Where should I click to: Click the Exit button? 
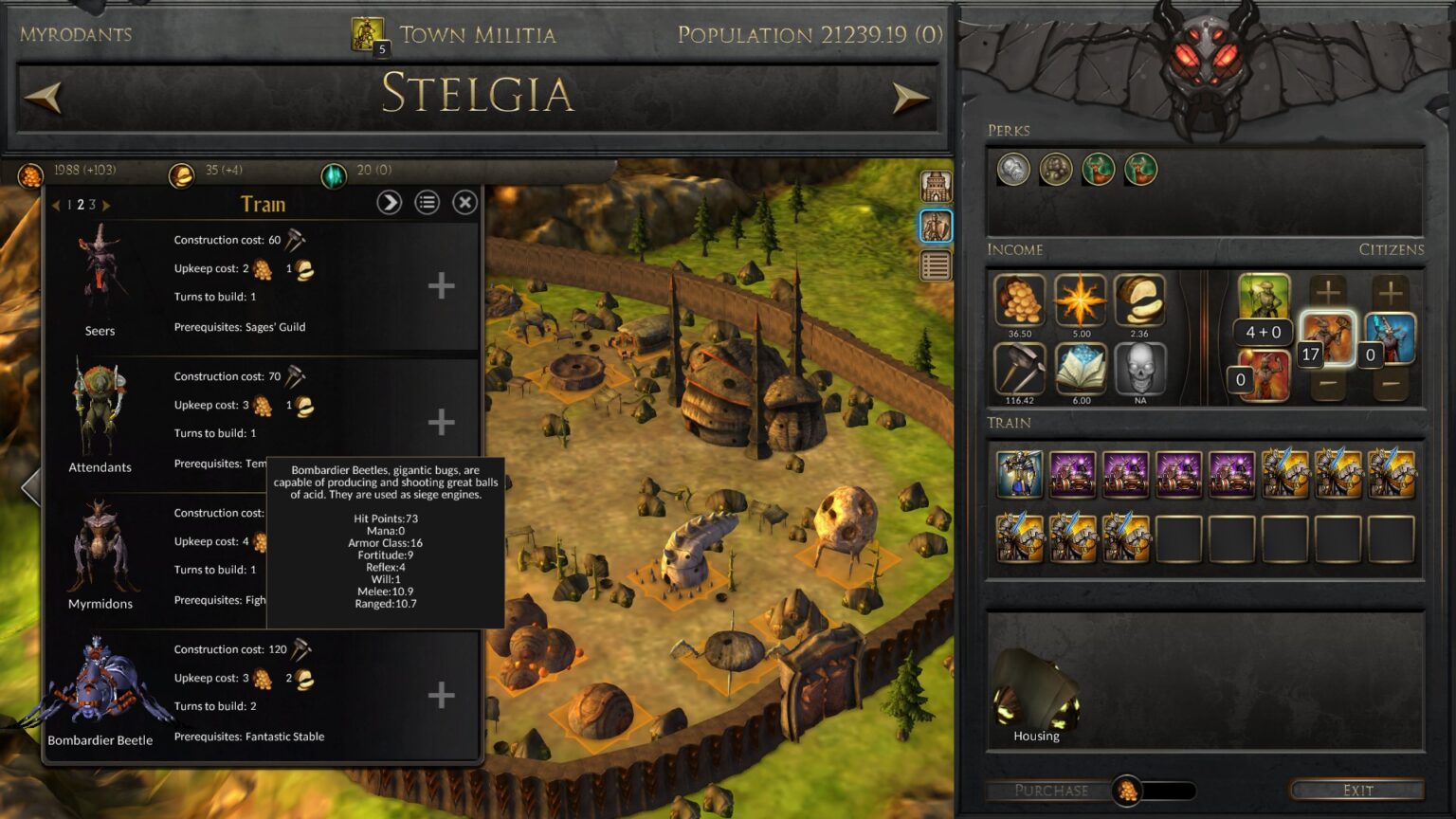(1356, 790)
